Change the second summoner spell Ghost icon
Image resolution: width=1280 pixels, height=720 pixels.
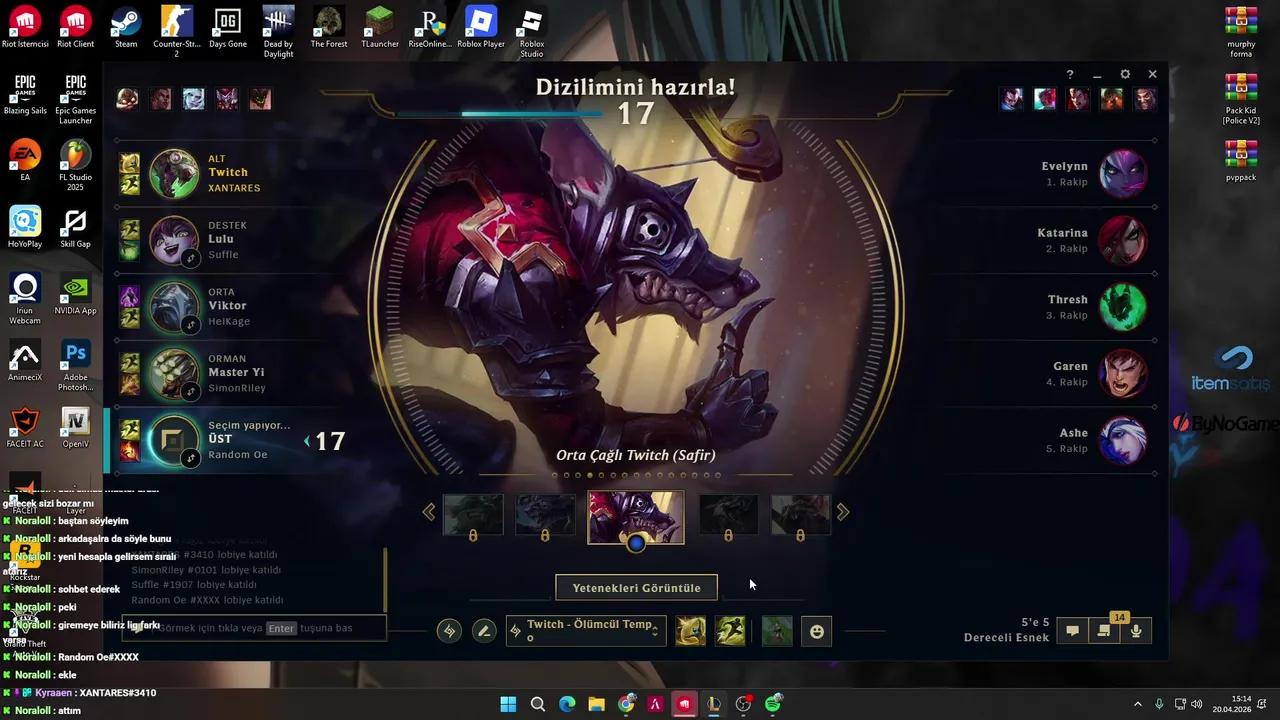tap(731, 630)
